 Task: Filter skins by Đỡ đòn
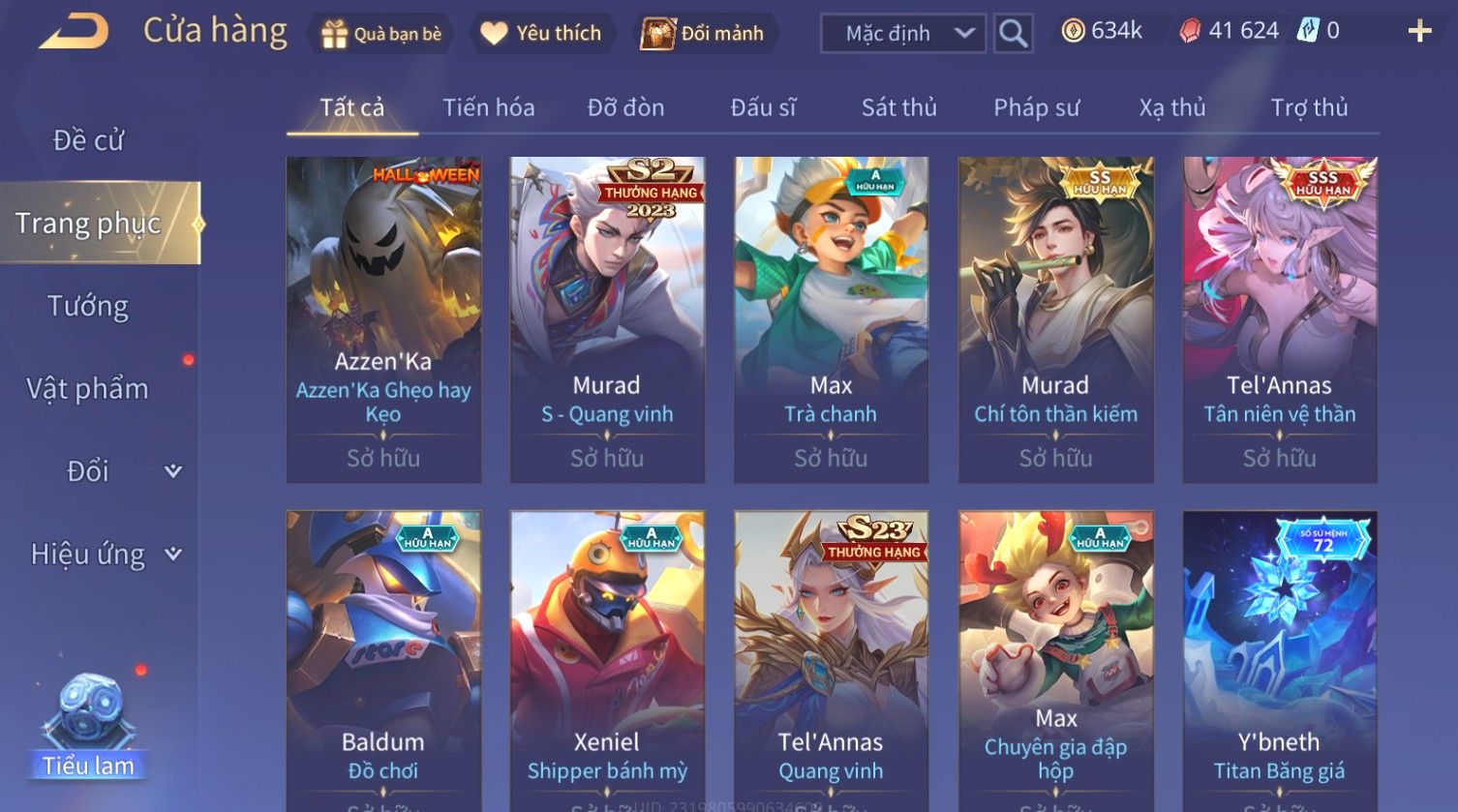pos(625,107)
